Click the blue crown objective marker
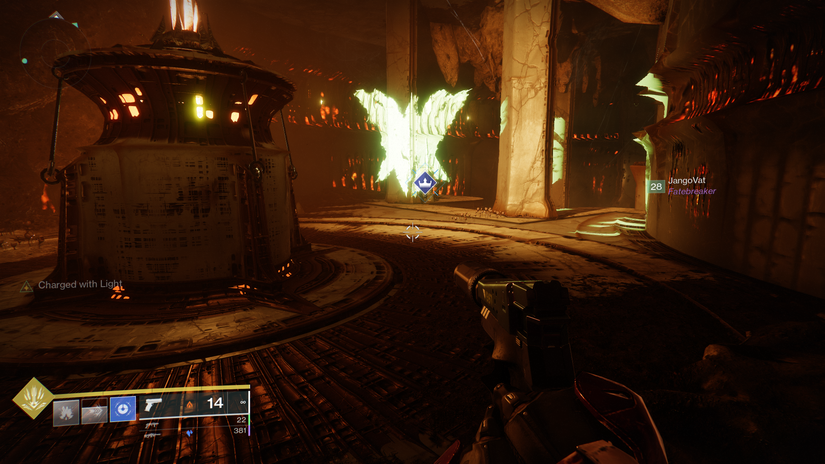This screenshot has width=825, height=464. click(x=424, y=182)
